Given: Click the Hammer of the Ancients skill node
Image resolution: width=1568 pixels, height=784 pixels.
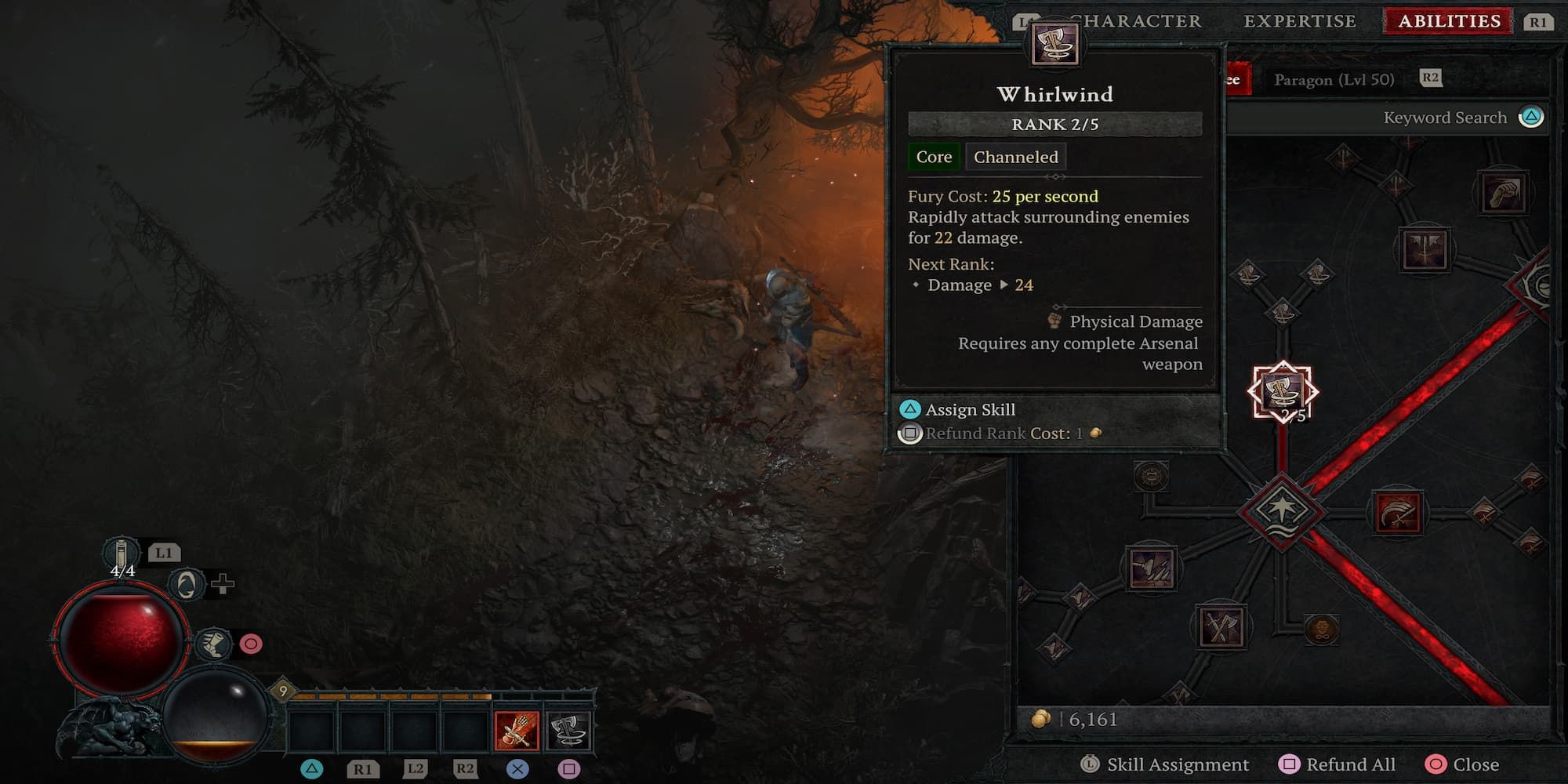Looking at the screenshot, I should (x=1153, y=568).
